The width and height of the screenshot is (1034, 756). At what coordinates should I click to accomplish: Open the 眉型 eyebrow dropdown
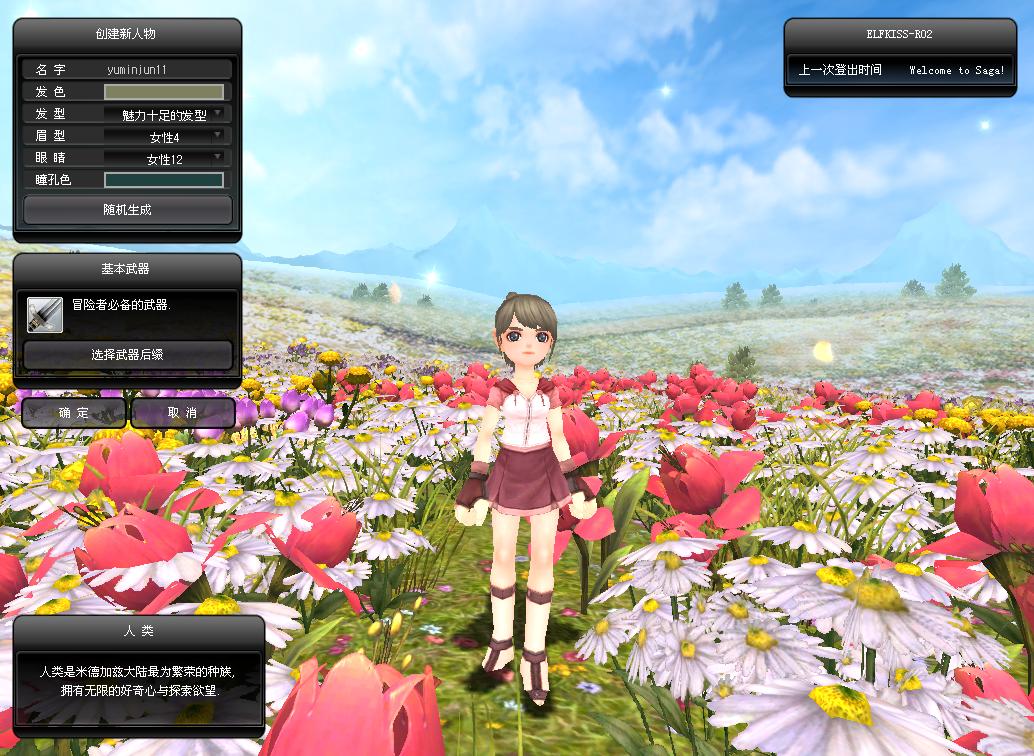[165, 137]
